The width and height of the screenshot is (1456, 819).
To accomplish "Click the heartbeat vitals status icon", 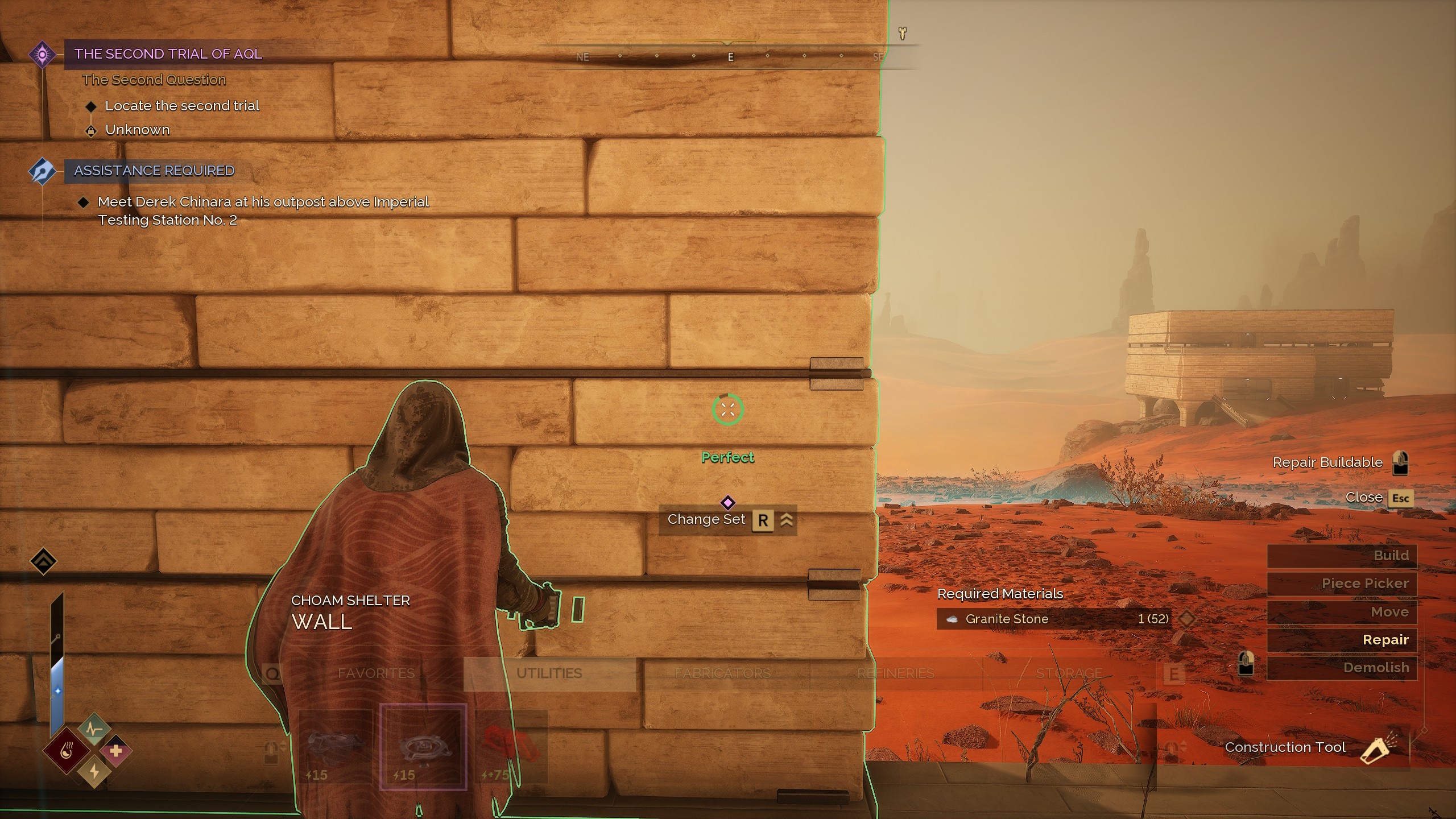I will point(94,728).
